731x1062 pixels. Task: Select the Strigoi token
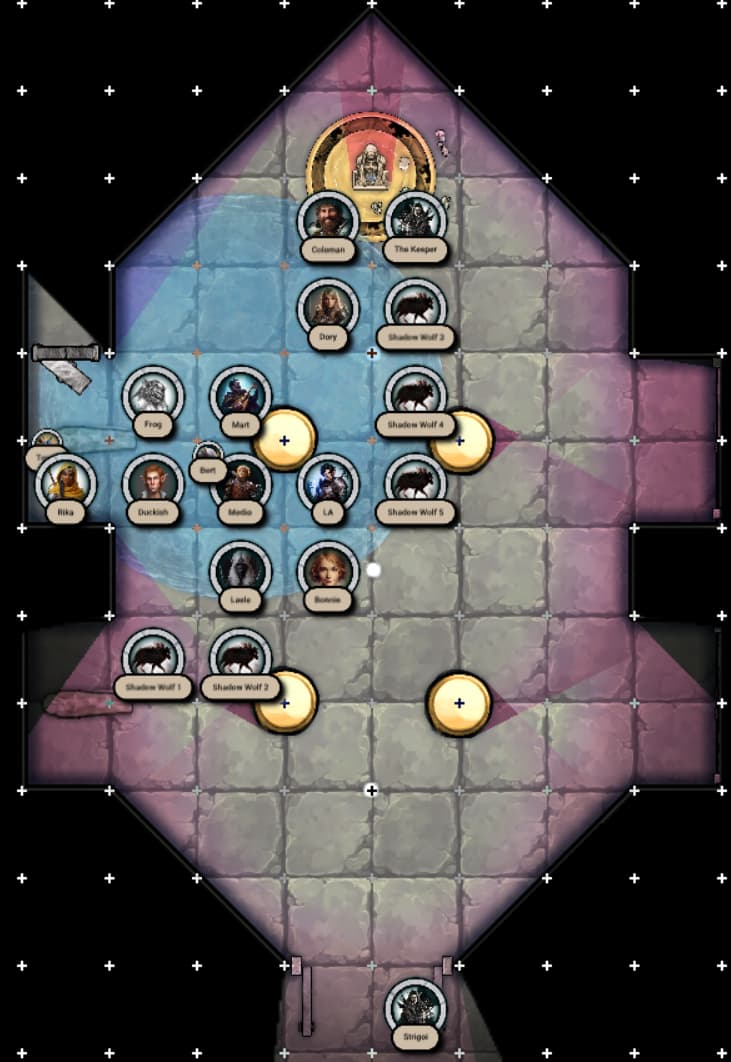(415, 1008)
